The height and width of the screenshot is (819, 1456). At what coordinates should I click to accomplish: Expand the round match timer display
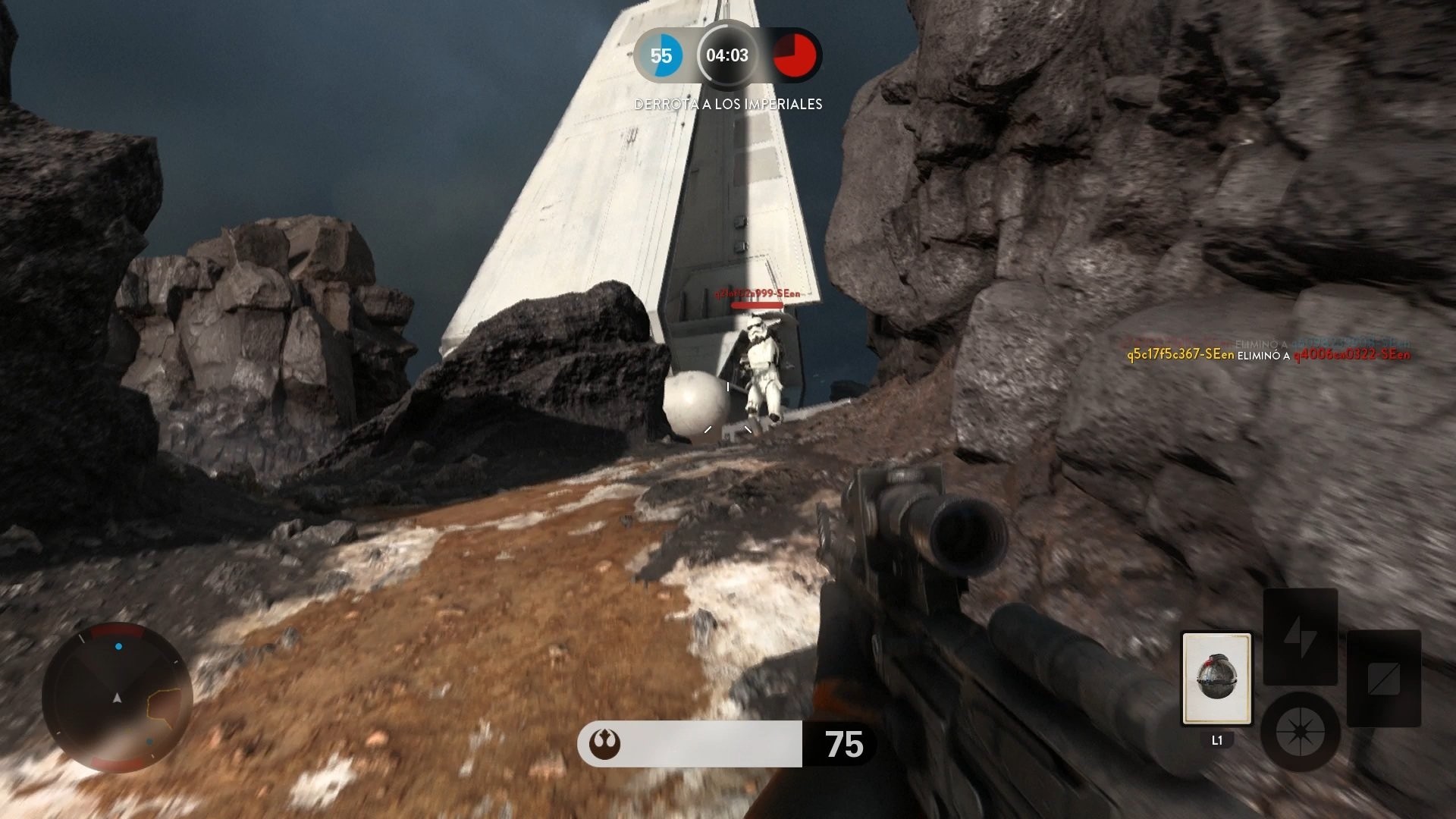pos(727,55)
